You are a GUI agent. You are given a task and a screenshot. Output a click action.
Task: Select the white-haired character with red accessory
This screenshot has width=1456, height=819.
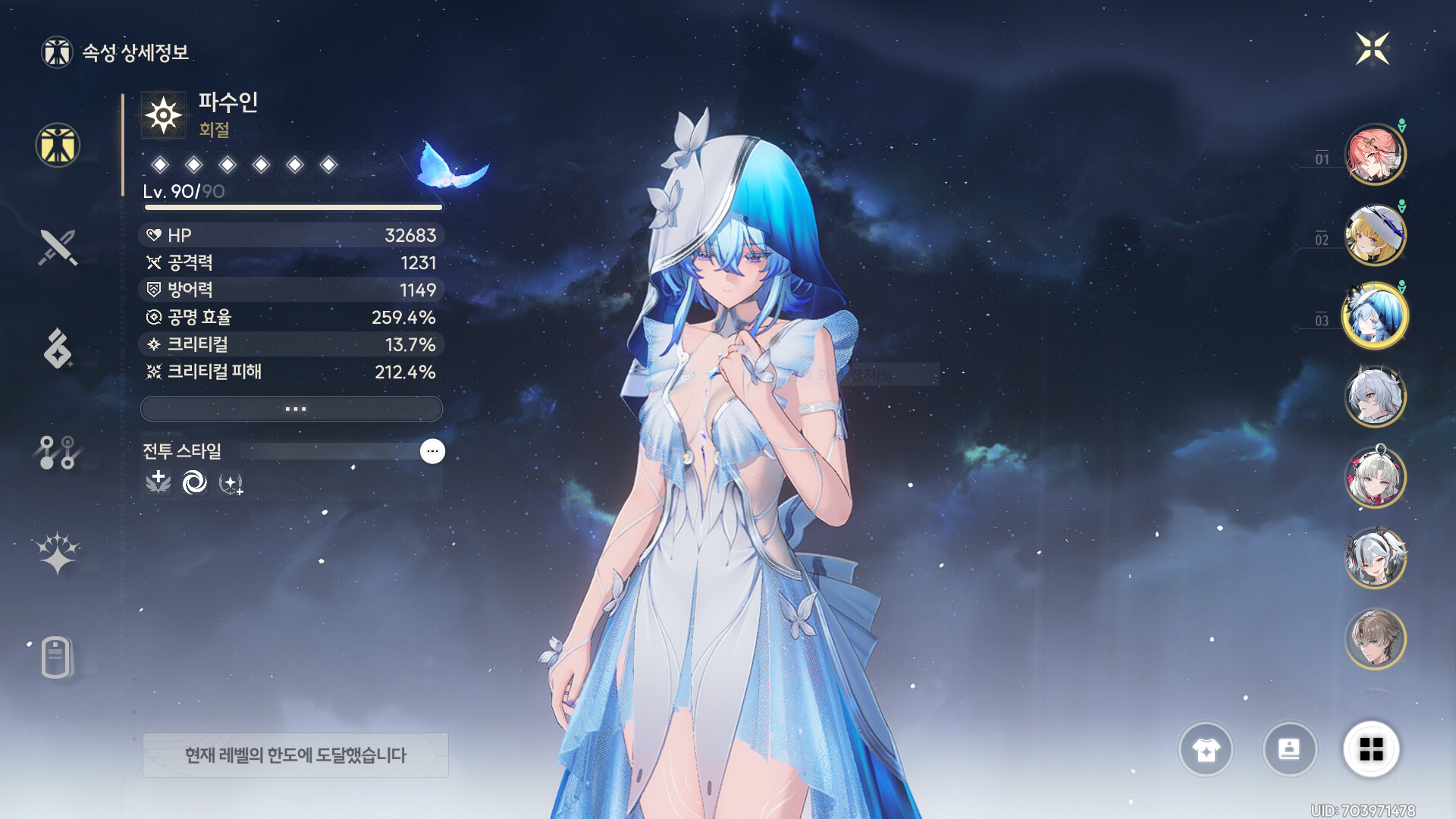[1375, 478]
